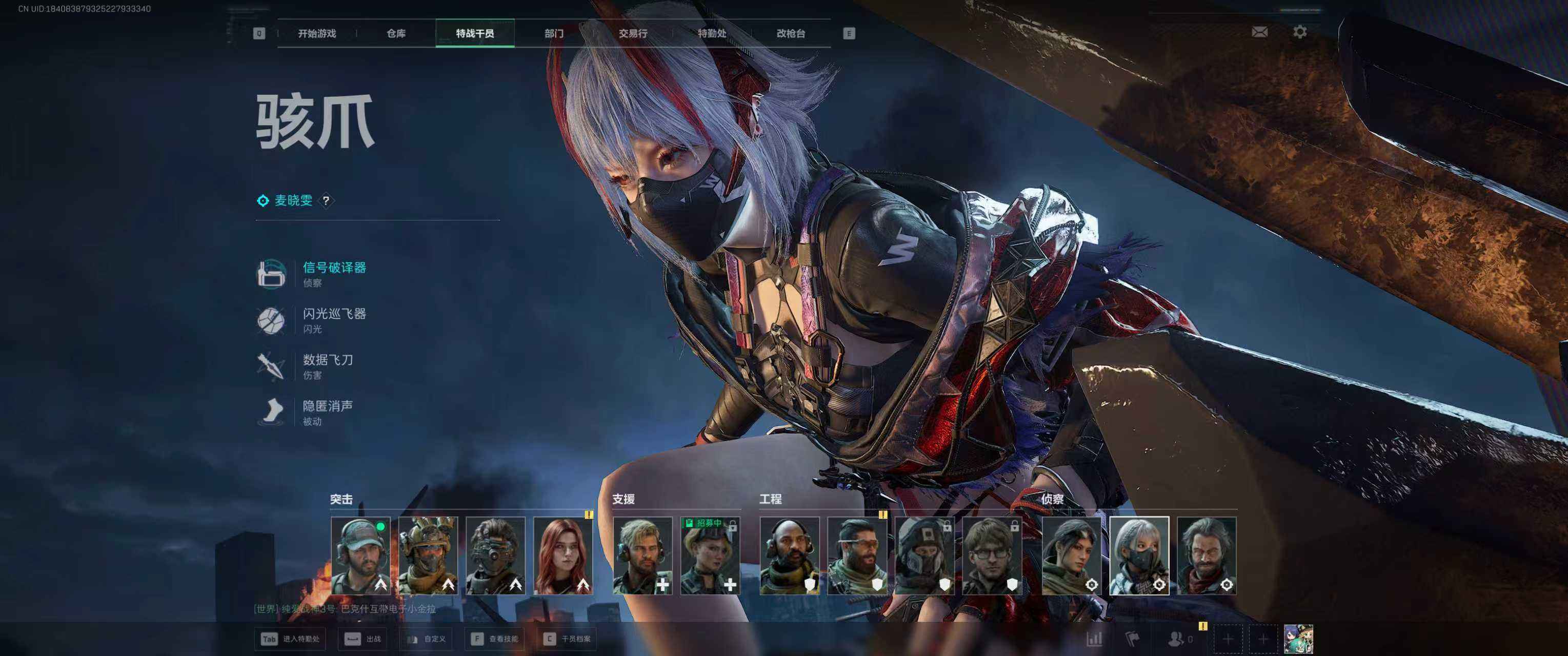Open the player avatar at bottom right

coord(1298,639)
